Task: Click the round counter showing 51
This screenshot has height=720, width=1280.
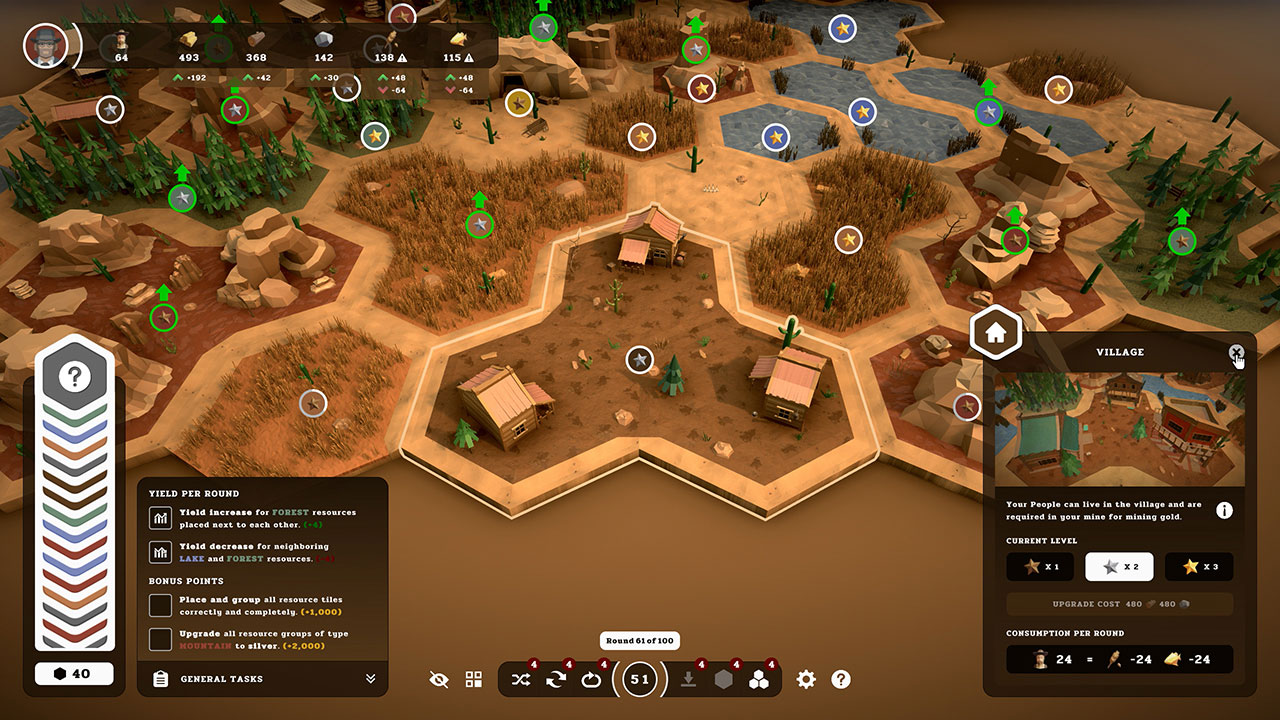Action: [638, 679]
